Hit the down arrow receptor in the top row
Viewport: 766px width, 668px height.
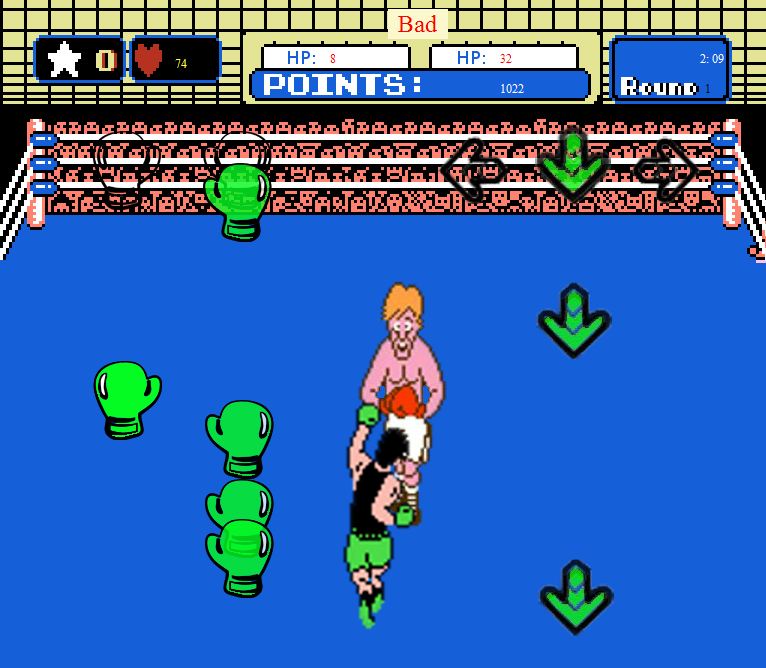572,165
